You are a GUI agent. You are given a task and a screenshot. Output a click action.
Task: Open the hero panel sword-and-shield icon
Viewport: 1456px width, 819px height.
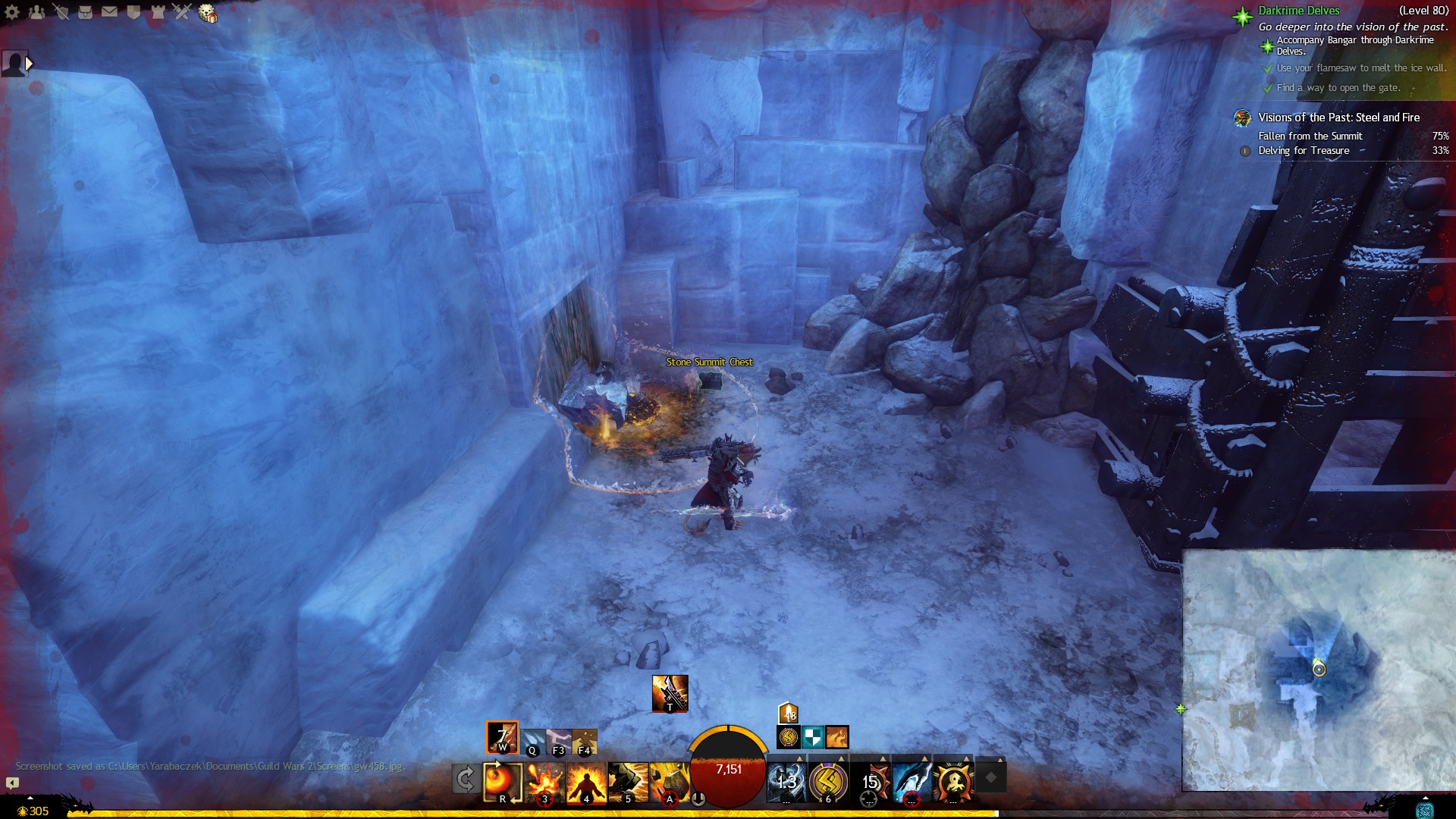tap(61, 12)
